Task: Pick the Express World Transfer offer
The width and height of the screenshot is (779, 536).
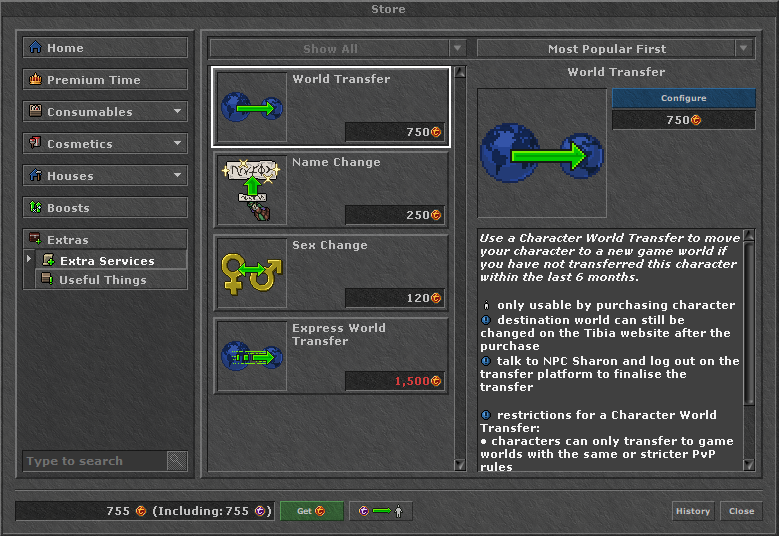Action: [x=331, y=356]
